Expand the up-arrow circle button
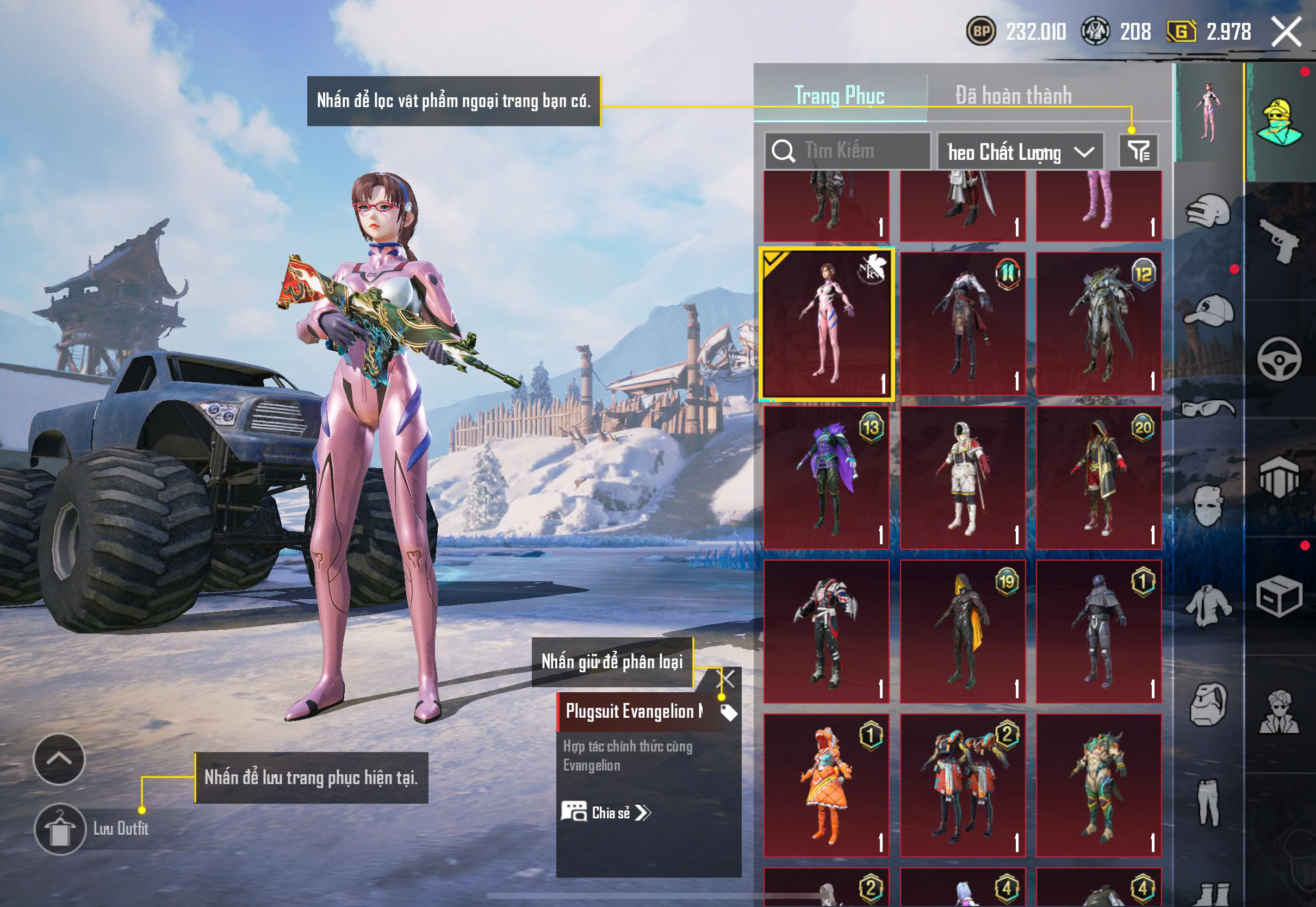 click(59, 759)
